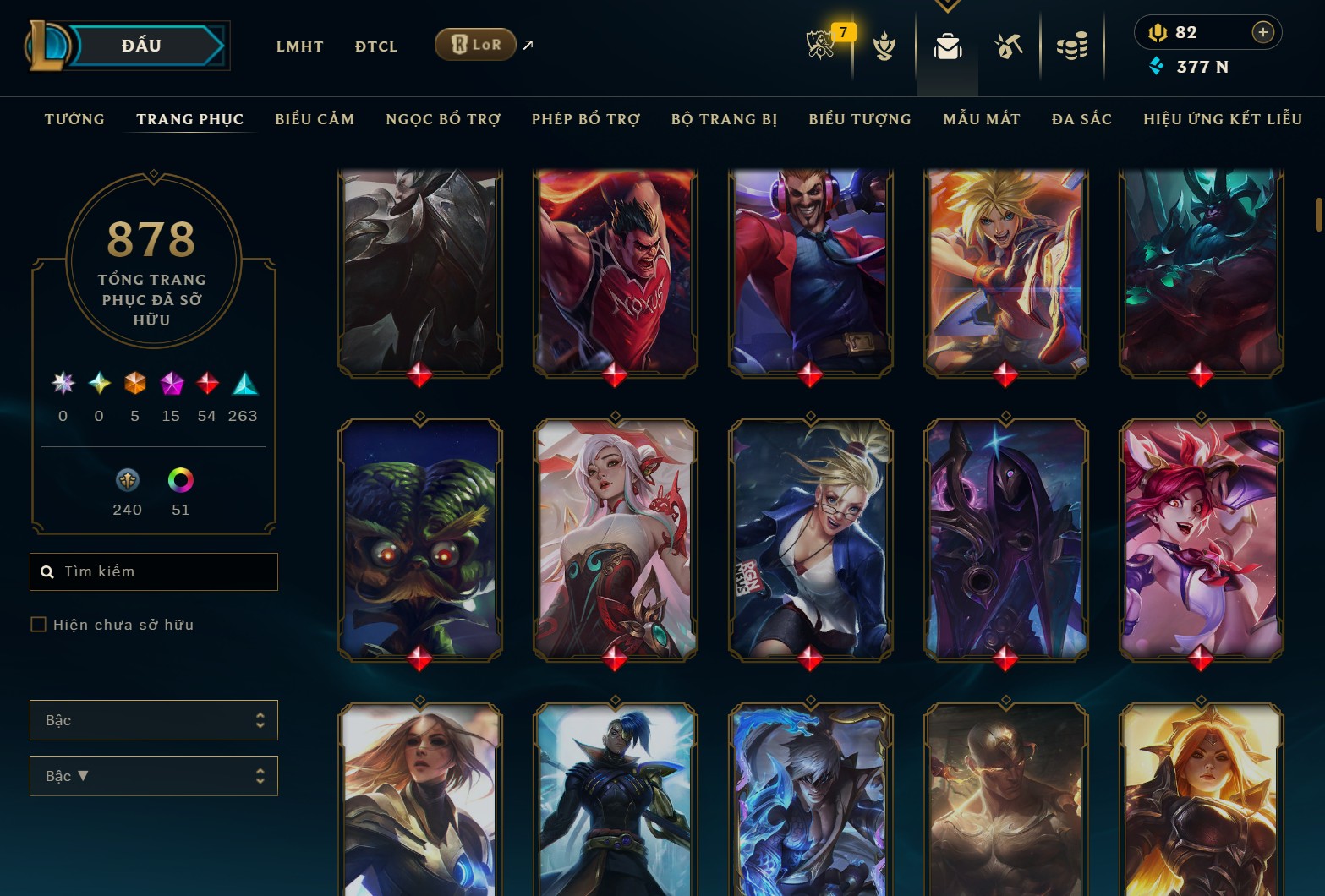Click the chroma color wheel icon showing 51
Image resolution: width=1325 pixels, height=896 pixels.
(180, 480)
